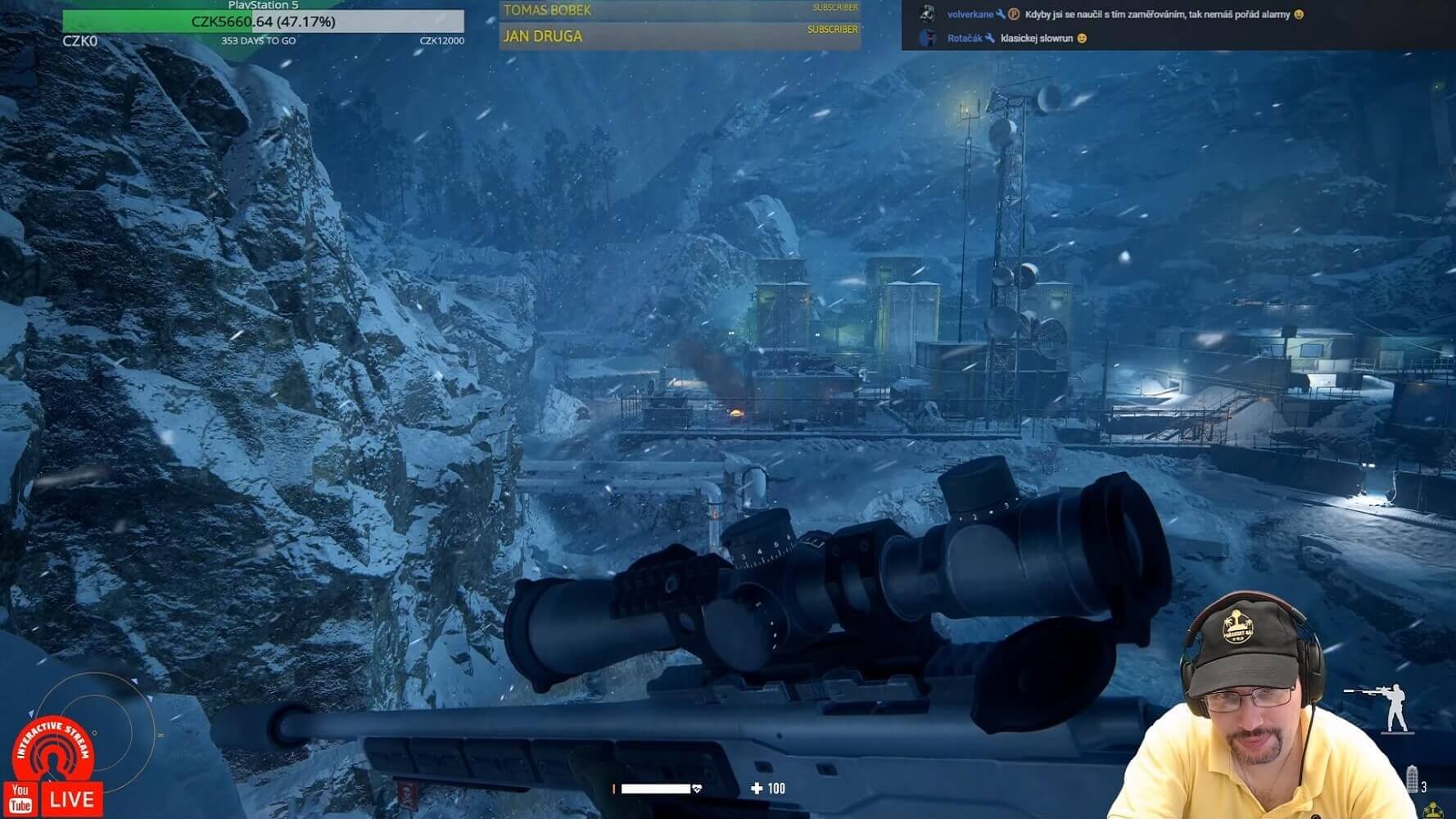The width and height of the screenshot is (1456, 819).
Task: Click the YouTube LIVE badge
Action: click(x=54, y=799)
